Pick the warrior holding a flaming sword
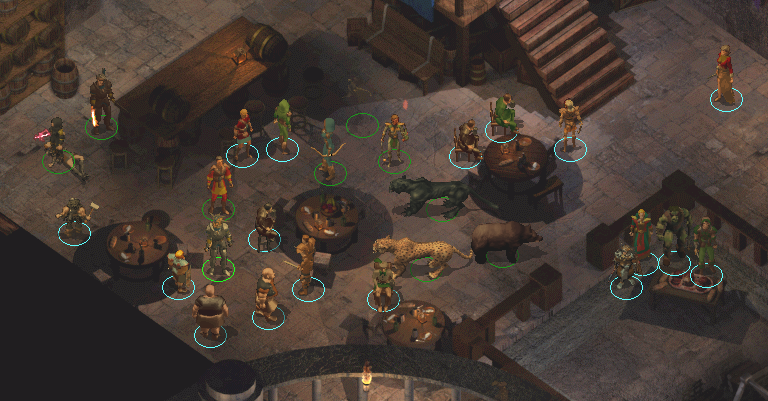 pyautogui.click(x=100, y=102)
